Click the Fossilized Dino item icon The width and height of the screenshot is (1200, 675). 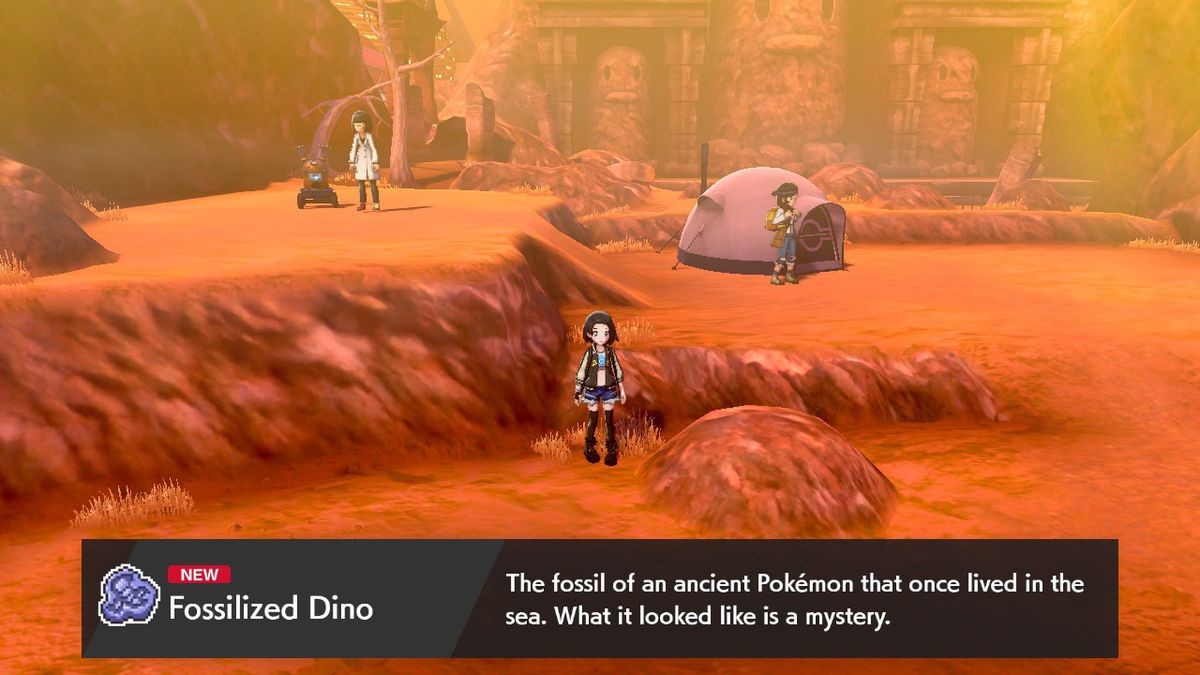coord(129,596)
